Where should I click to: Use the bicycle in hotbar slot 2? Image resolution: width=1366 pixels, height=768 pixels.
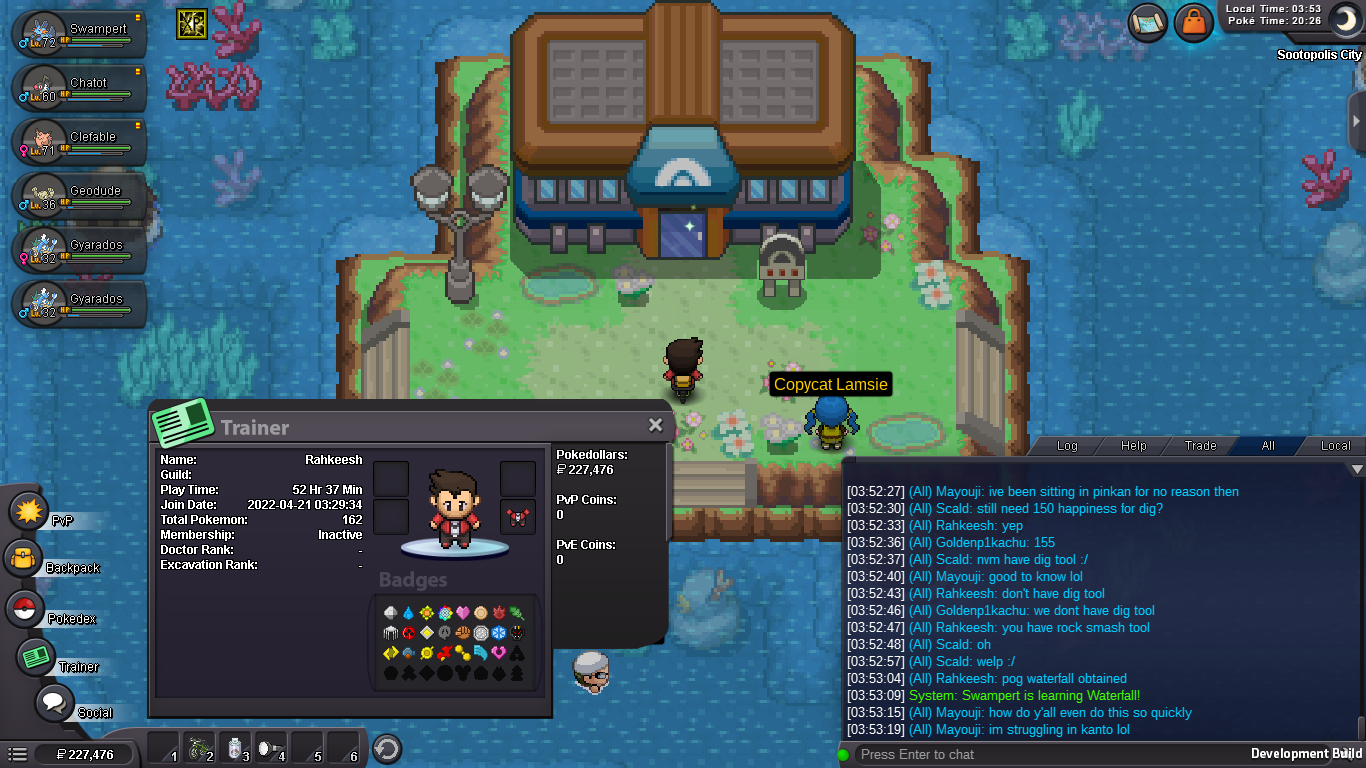[201, 748]
